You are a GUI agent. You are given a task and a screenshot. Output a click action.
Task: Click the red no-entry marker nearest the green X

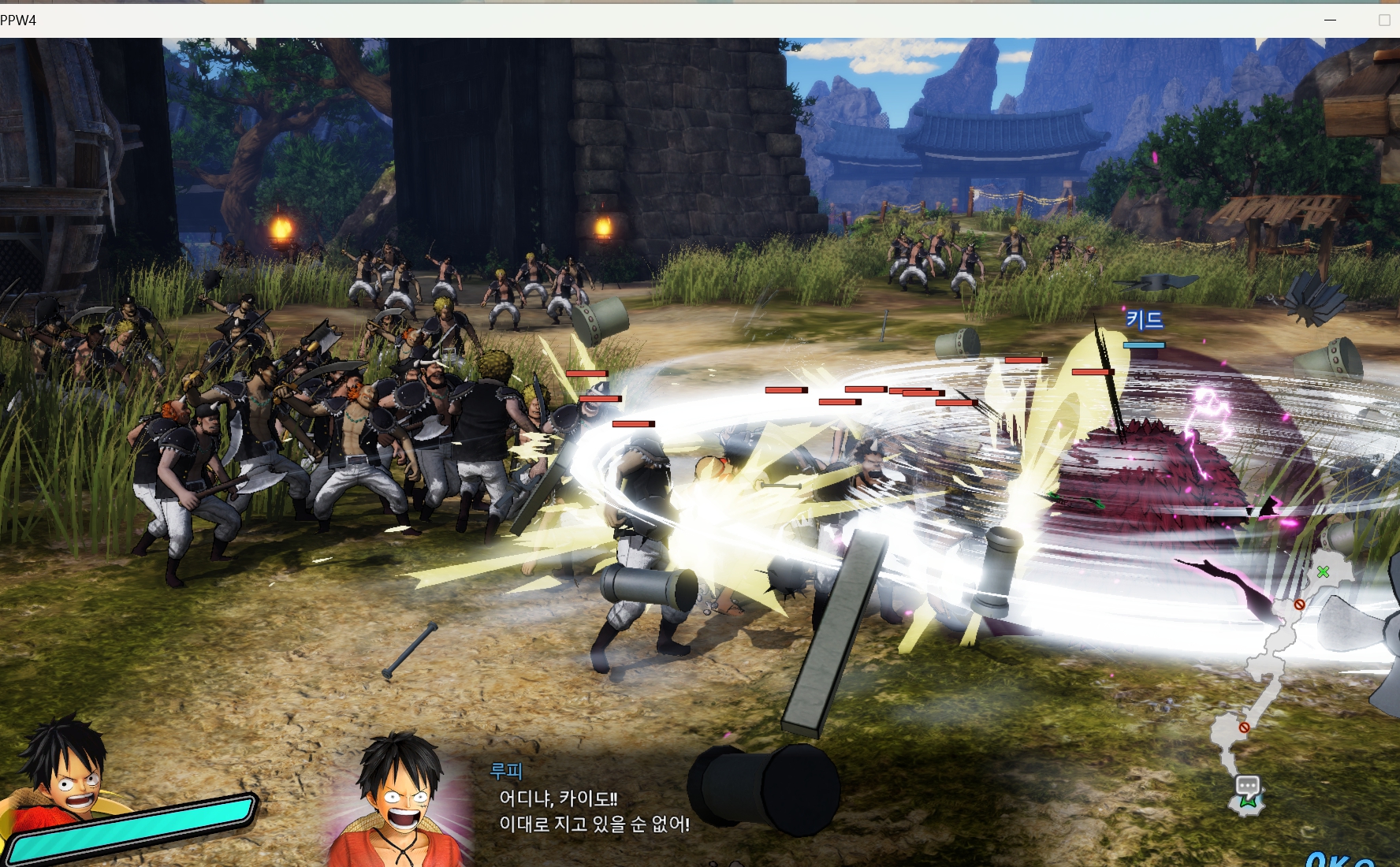point(1299,605)
